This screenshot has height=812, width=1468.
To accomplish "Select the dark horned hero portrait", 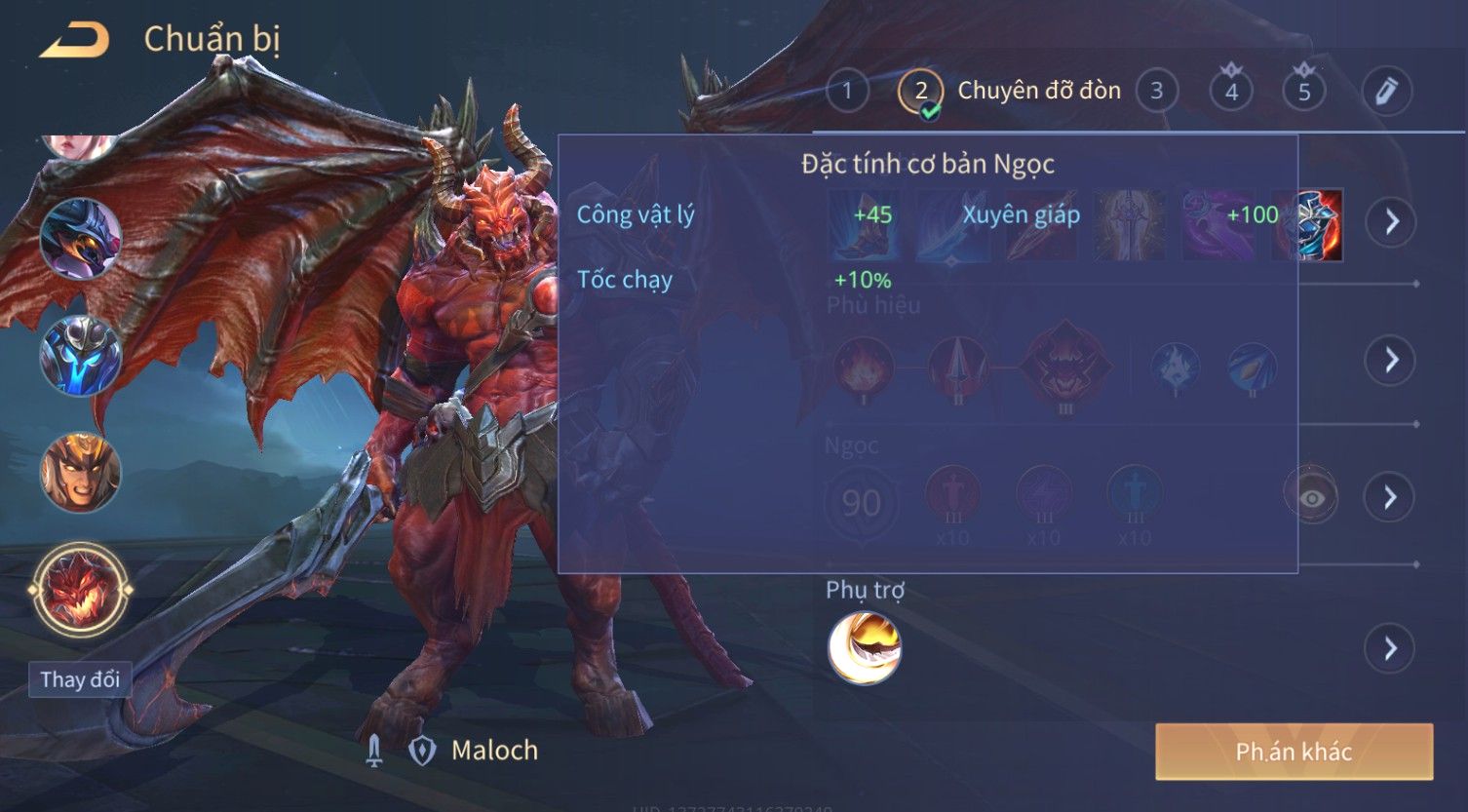I will (80, 239).
